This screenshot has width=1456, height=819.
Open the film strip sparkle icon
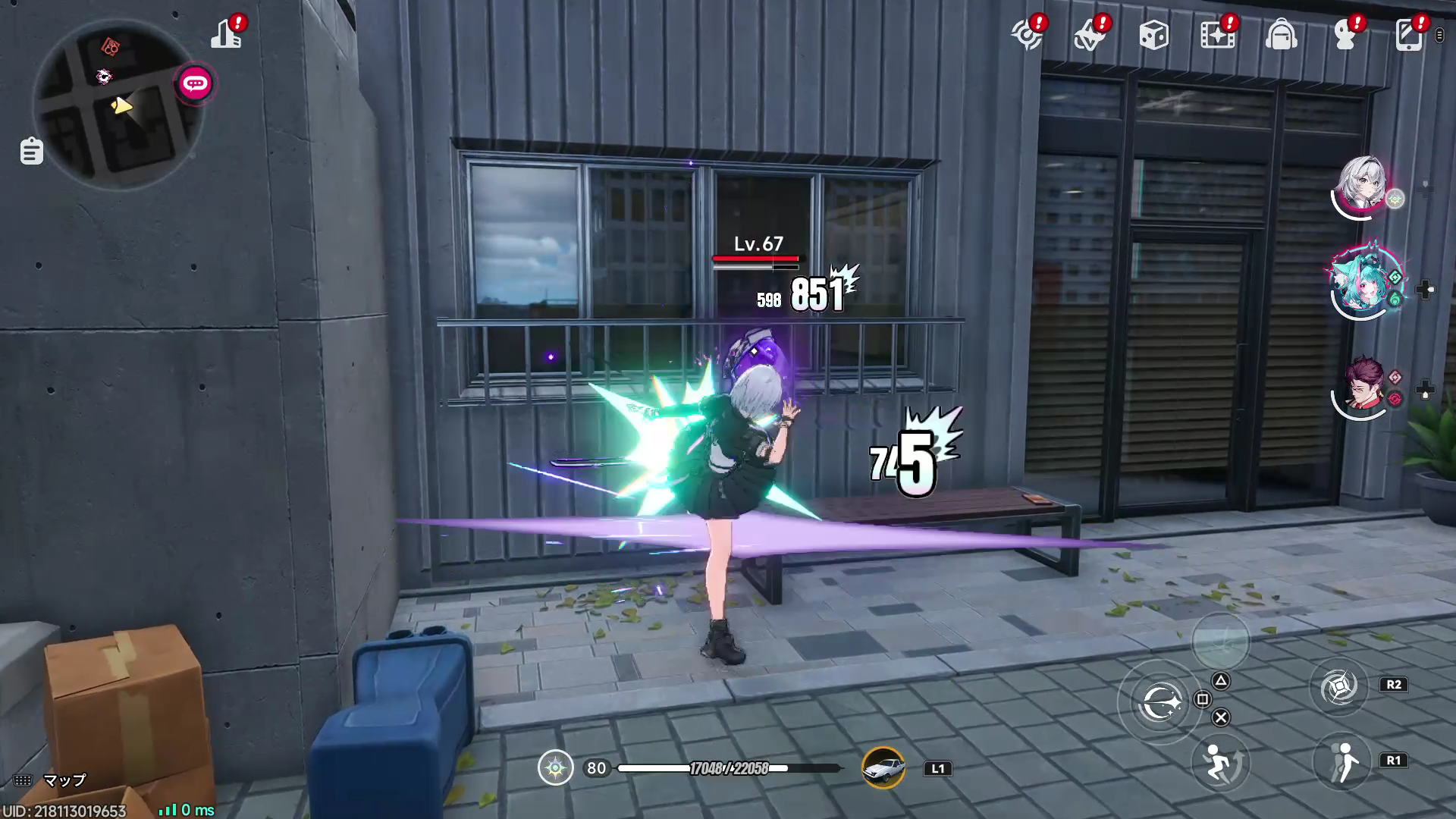pyautogui.click(x=1217, y=36)
